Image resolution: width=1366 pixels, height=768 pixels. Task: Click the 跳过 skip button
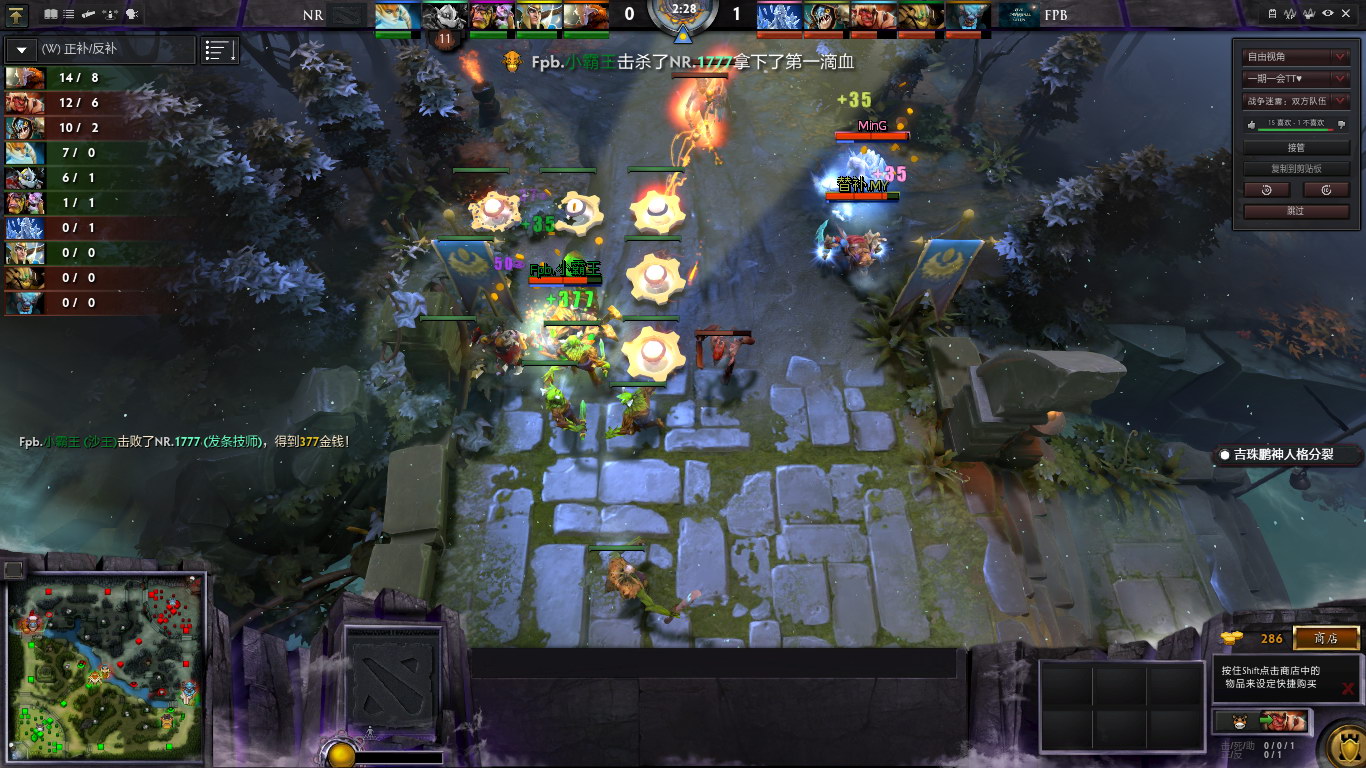click(1296, 211)
